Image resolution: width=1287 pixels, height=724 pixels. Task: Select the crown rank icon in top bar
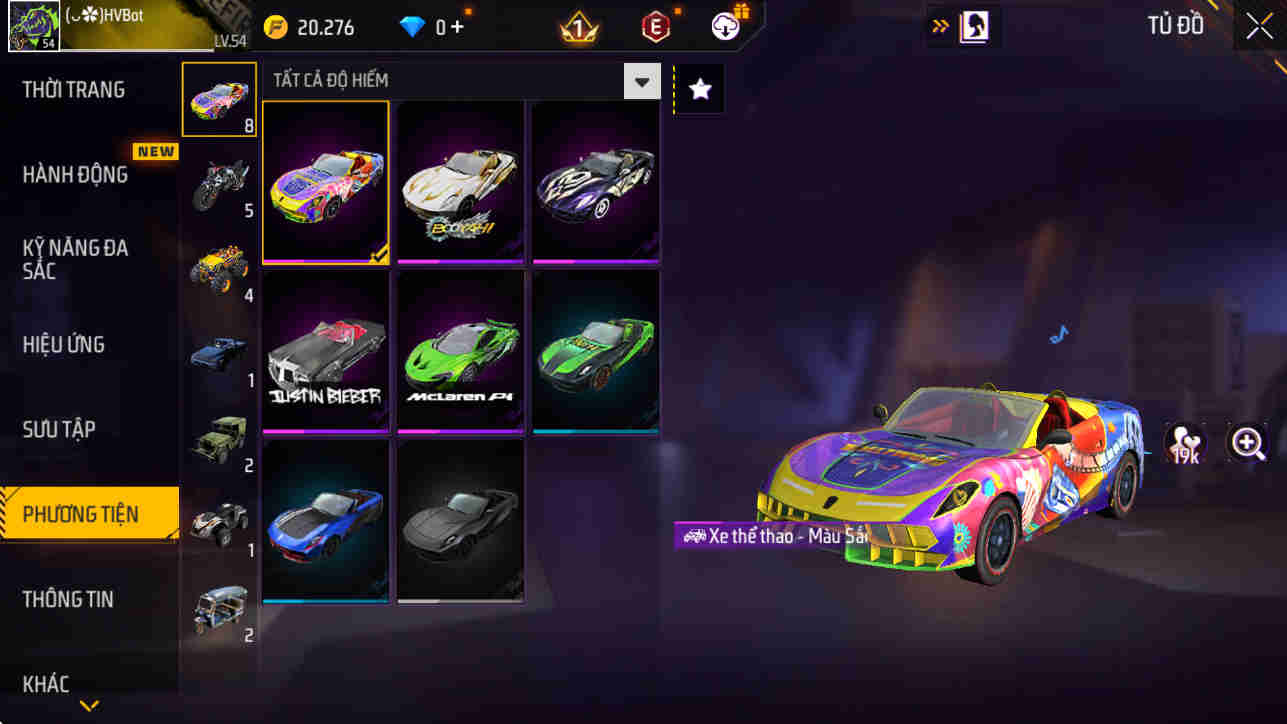[x=578, y=27]
